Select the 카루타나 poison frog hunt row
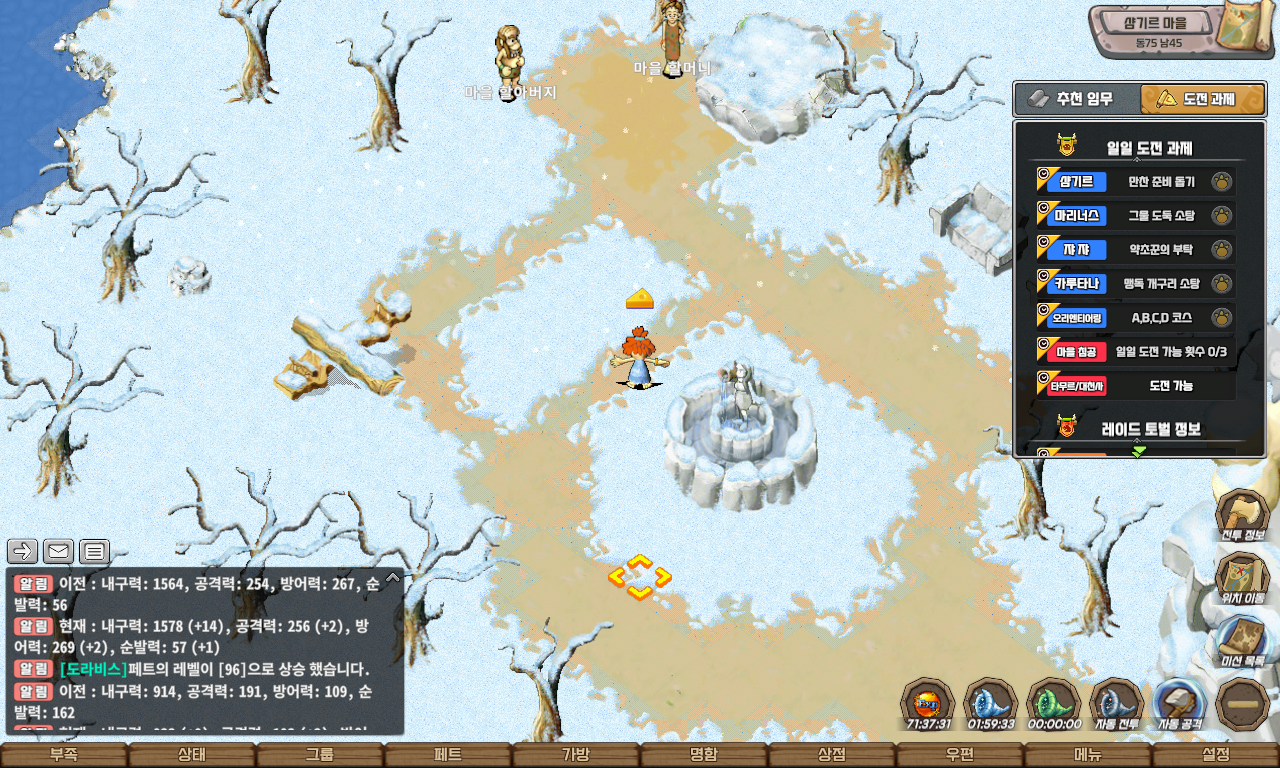This screenshot has height=768, width=1280. [1136, 284]
